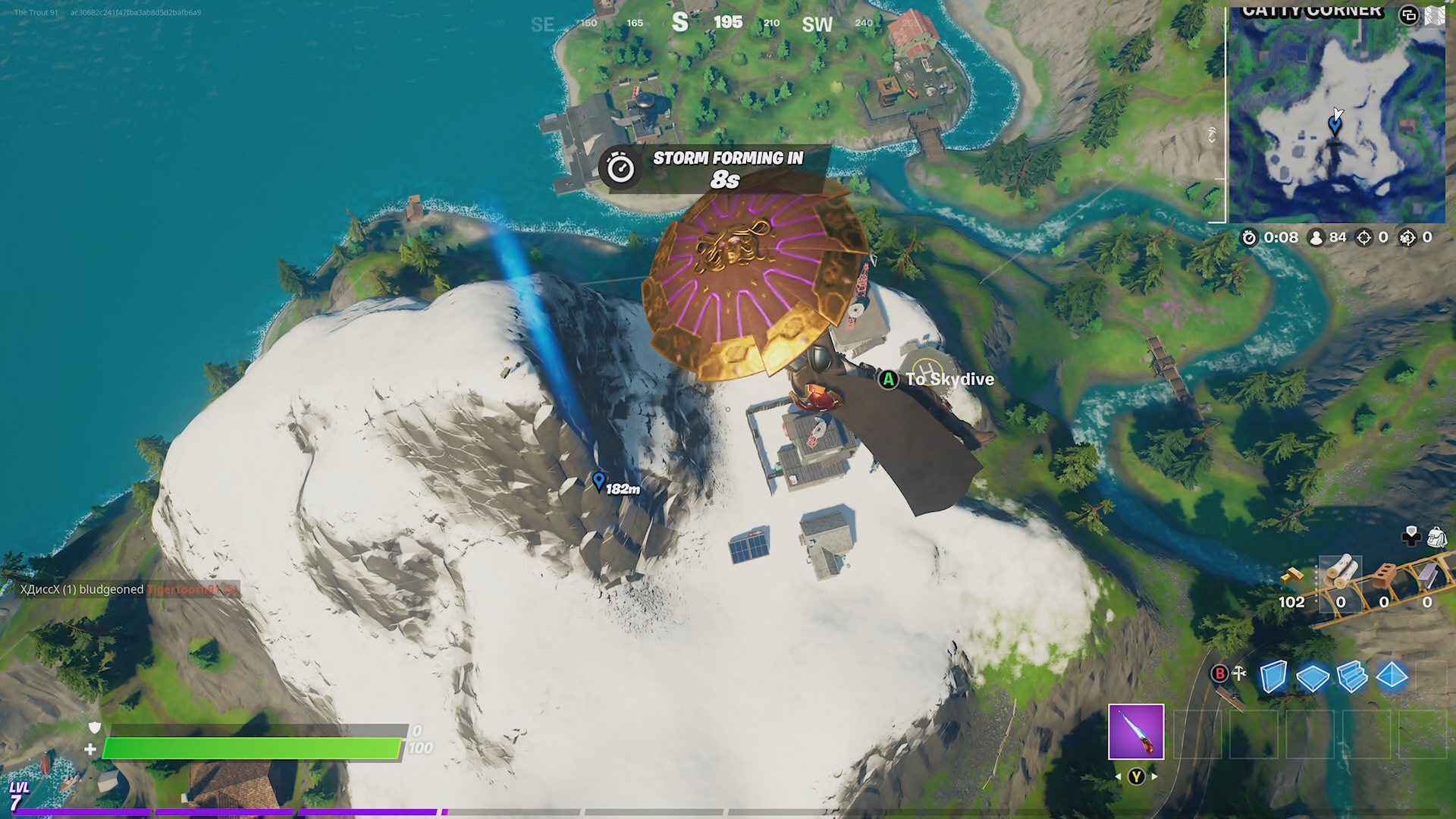Click the gold bars icon
Viewport: 1456px width, 819px height.
1291,576
